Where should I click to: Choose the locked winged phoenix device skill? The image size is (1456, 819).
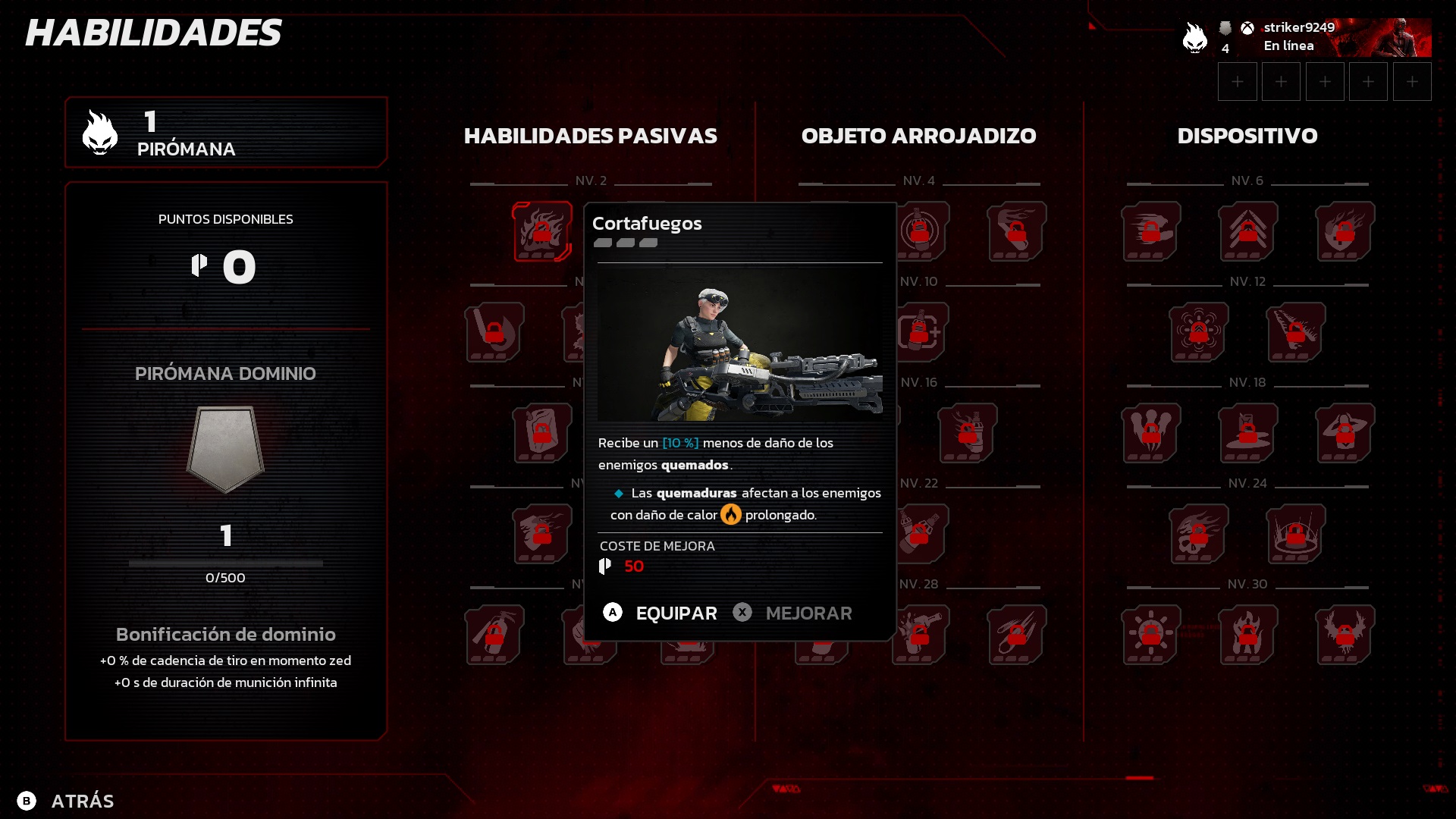pos(1345,635)
